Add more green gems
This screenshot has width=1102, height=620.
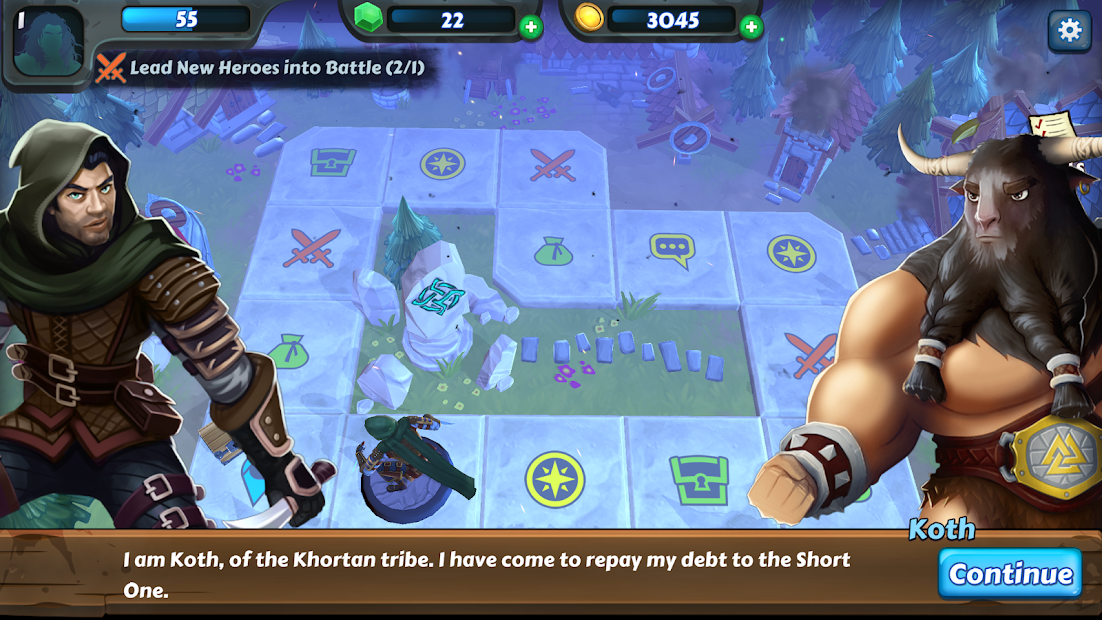tap(531, 27)
